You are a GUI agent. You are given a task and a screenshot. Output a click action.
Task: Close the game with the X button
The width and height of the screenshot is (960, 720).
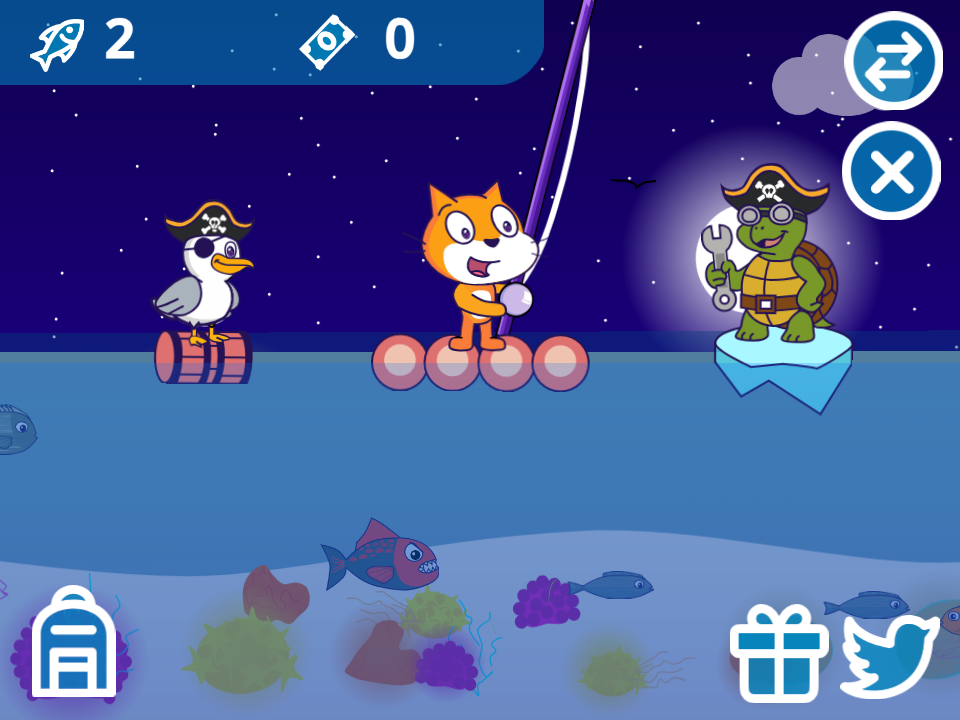(892, 171)
